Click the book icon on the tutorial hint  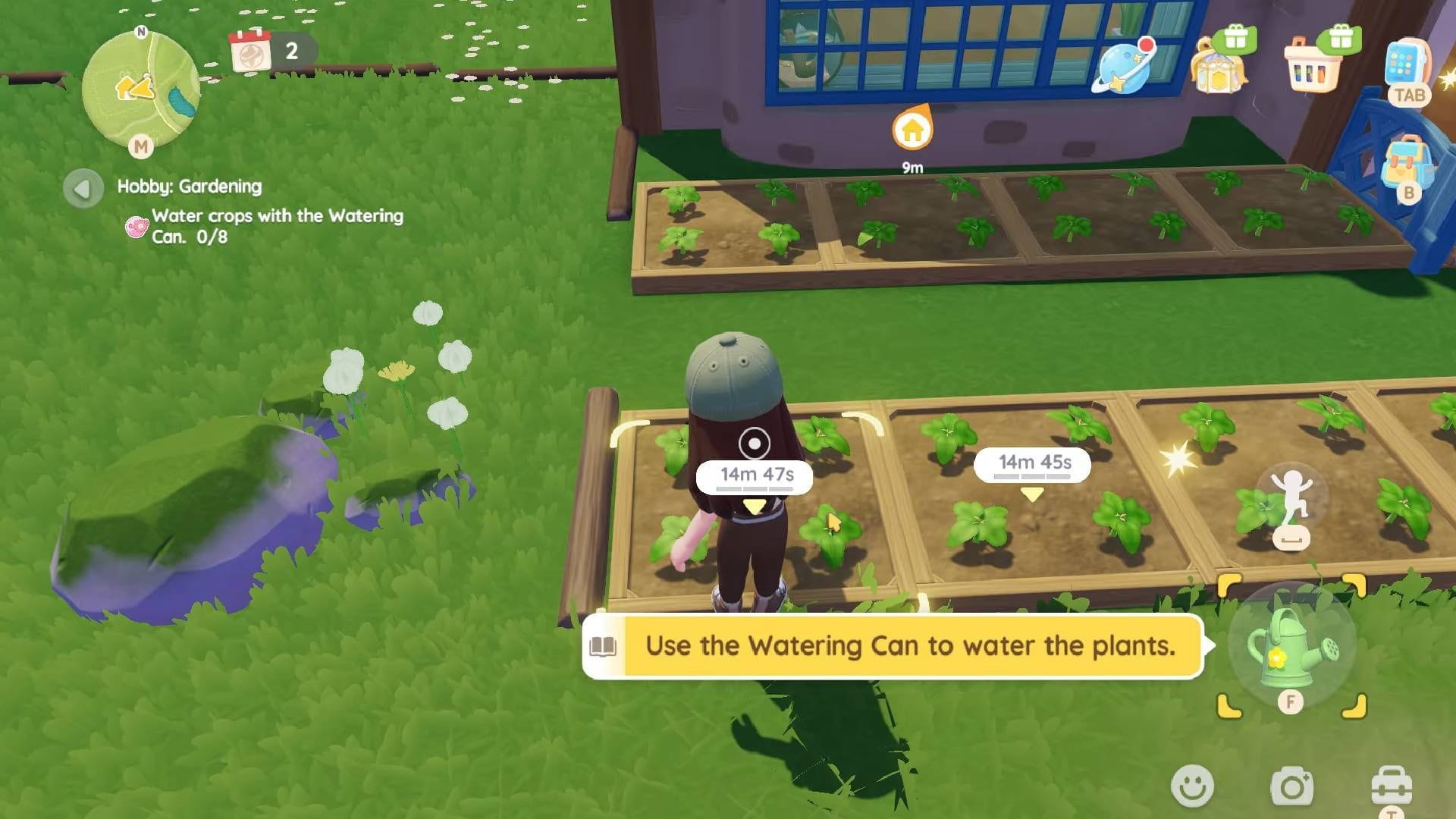point(604,646)
